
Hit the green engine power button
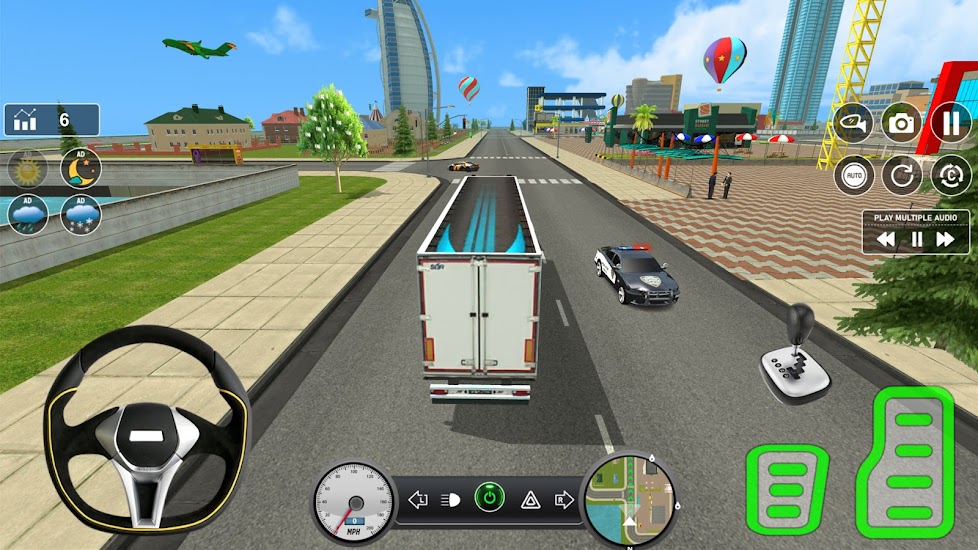(x=489, y=498)
